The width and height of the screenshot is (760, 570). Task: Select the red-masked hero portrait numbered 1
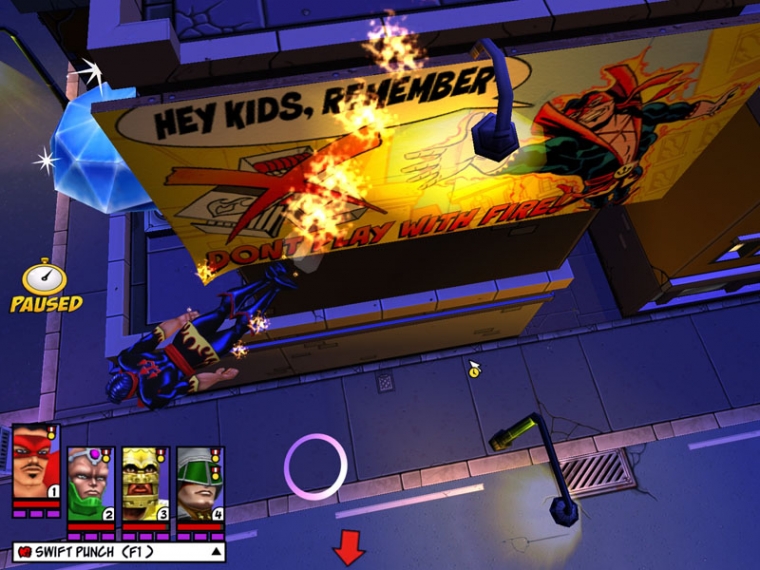36,462
